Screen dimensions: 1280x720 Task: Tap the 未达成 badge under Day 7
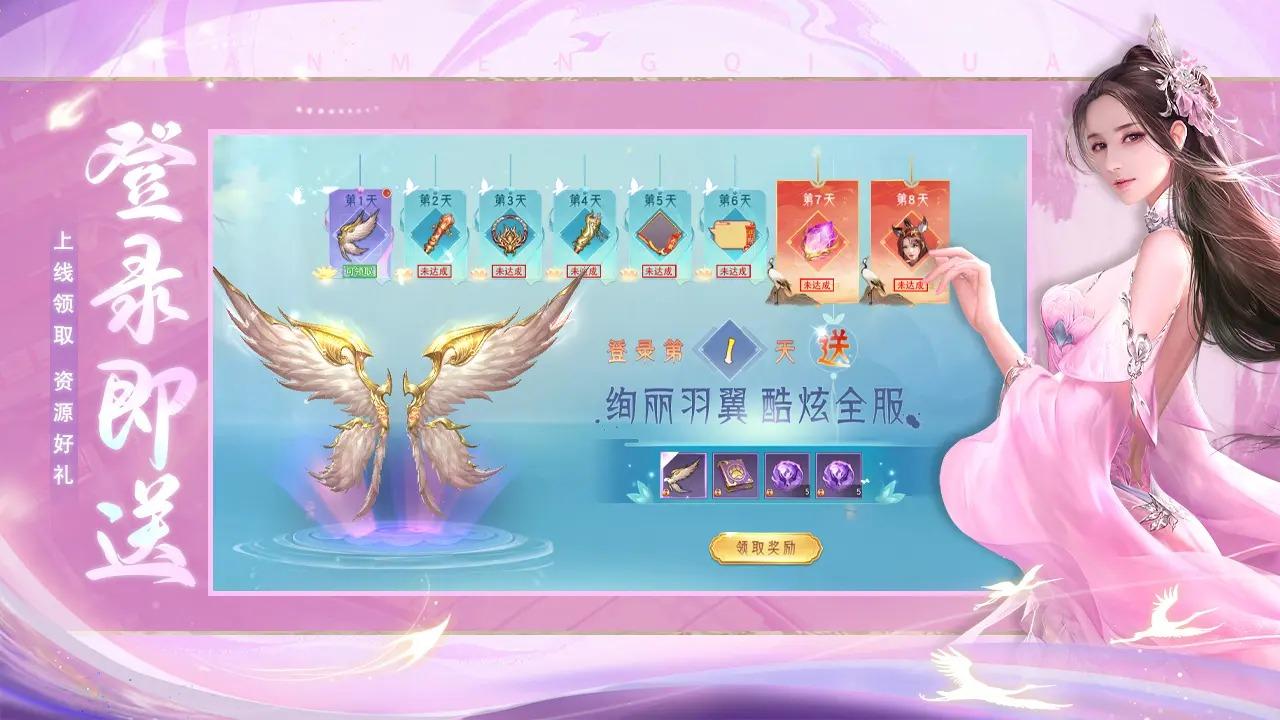pos(820,284)
